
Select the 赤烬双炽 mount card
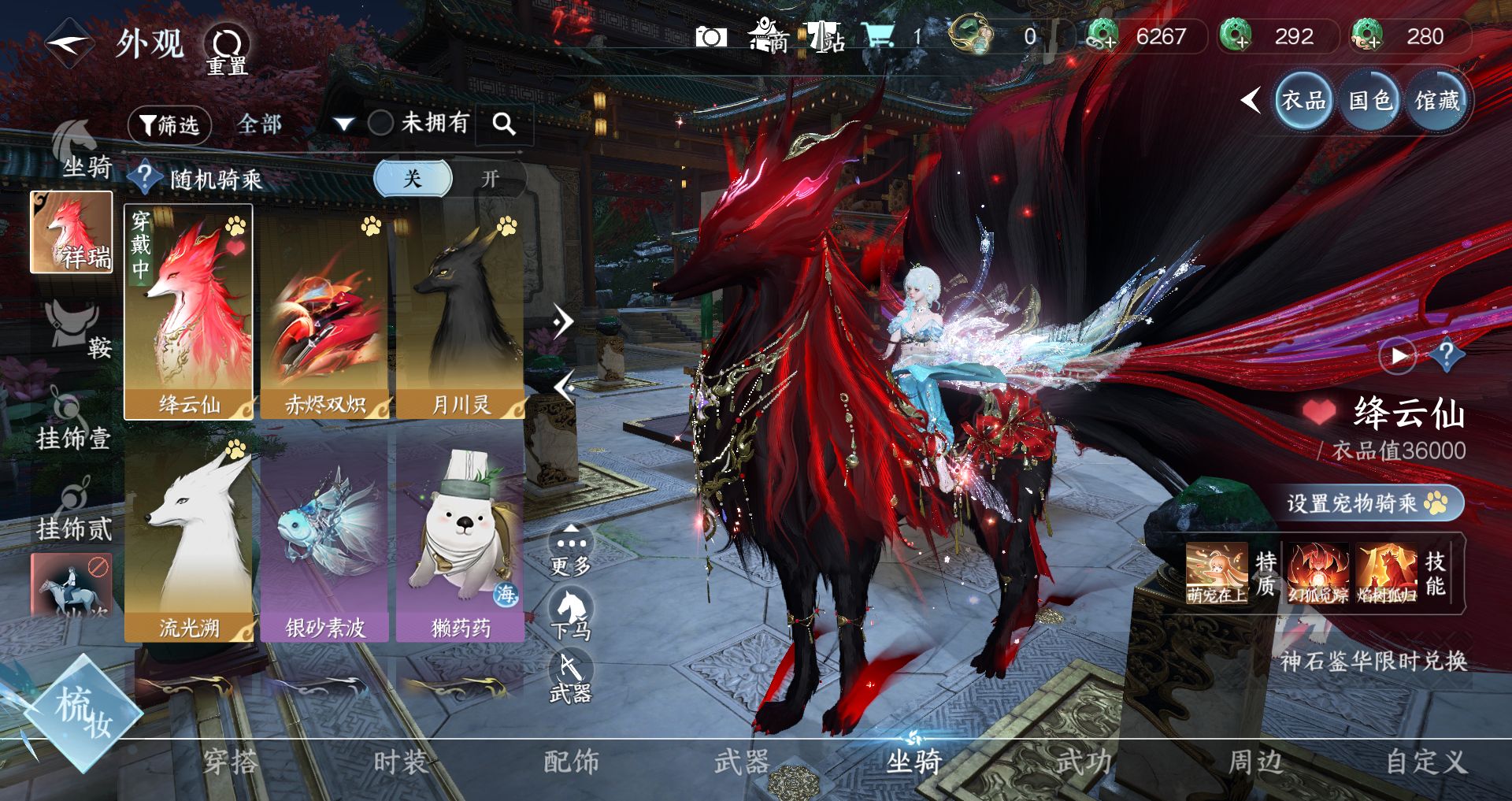324,313
